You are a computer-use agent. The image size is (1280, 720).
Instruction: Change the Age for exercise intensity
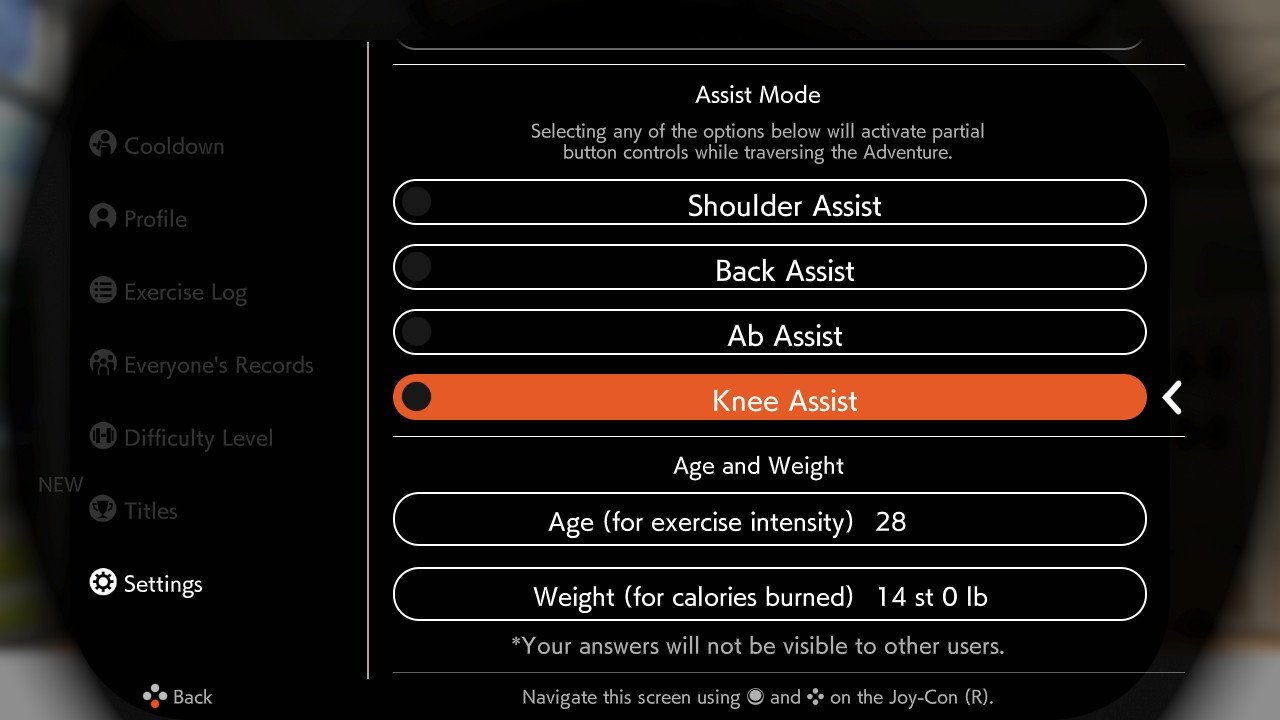pyautogui.click(x=769, y=520)
